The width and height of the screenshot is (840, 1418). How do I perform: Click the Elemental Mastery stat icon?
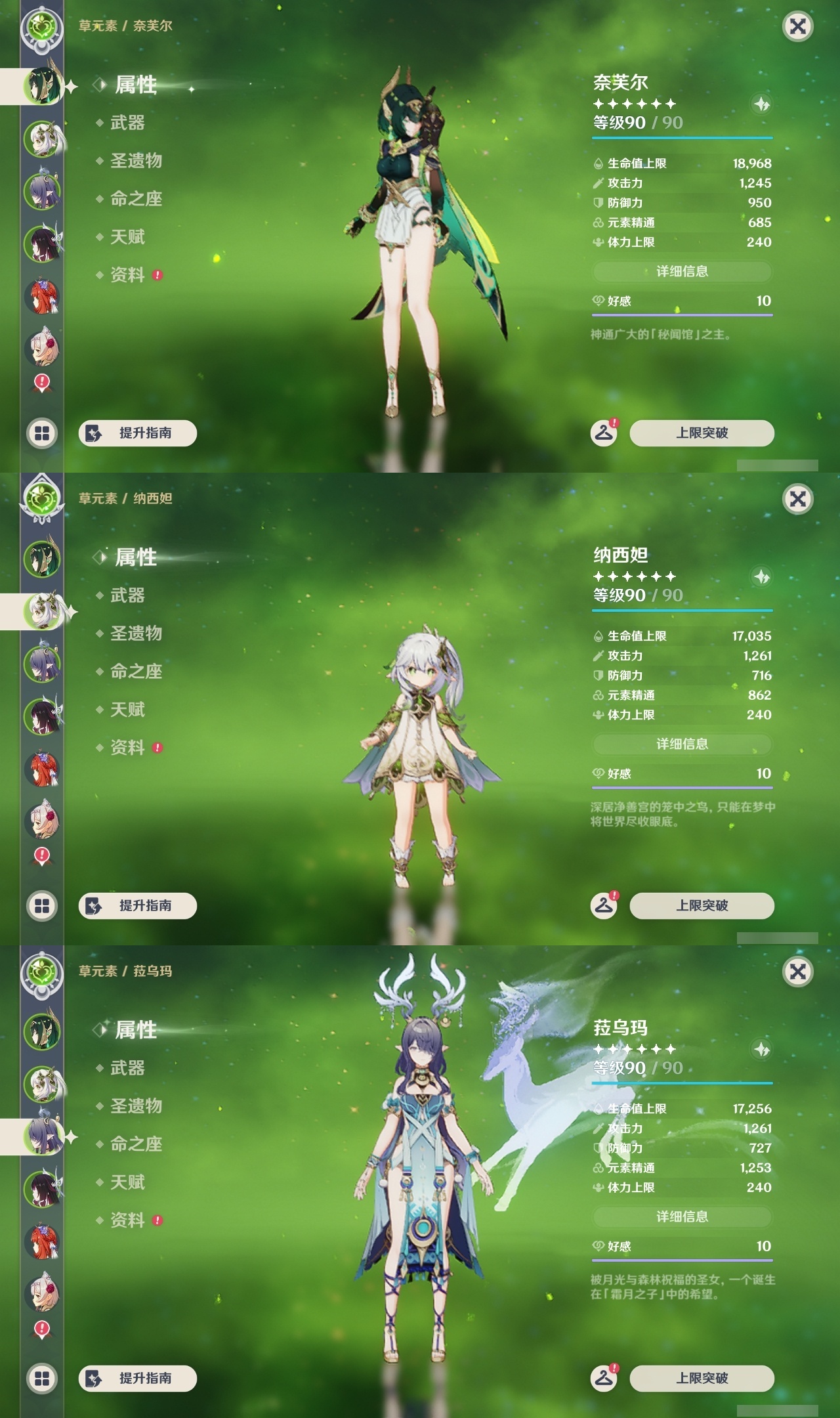[x=598, y=223]
